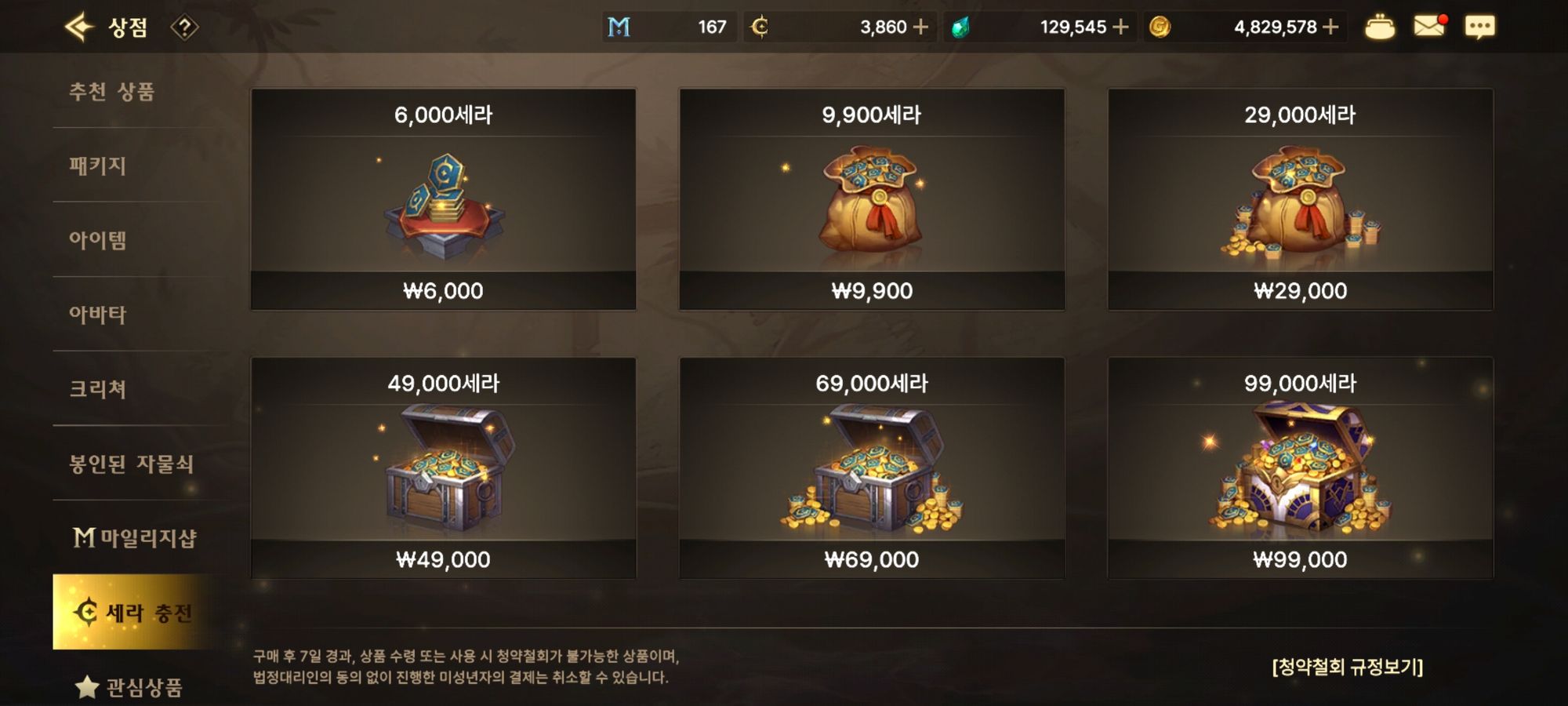Open the 마일리지샵 with the M icon
Image resolution: width=1568 pixels, height=706 pixels.
(132, 538)
